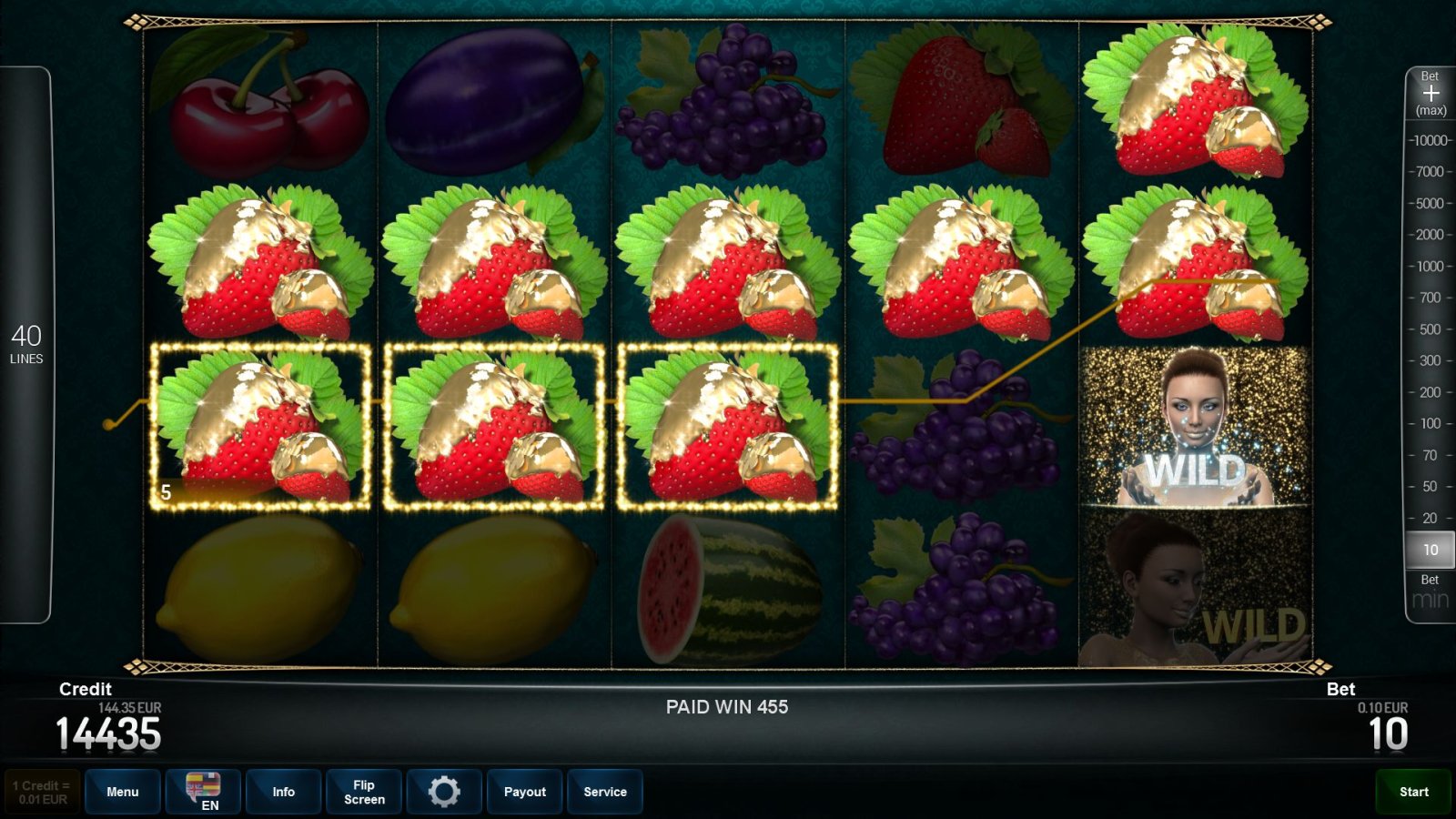Image resolution: width=1456 pixels, height=819 pixels.
Task: Activate the Flip Screen function
Action: tap(363, 792)
